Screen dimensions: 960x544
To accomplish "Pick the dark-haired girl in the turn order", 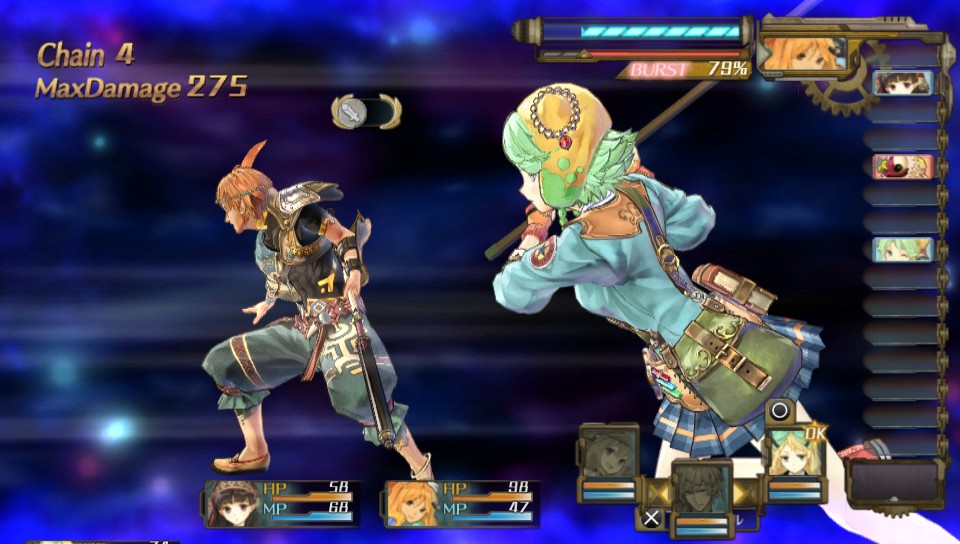I will (902, 83).
